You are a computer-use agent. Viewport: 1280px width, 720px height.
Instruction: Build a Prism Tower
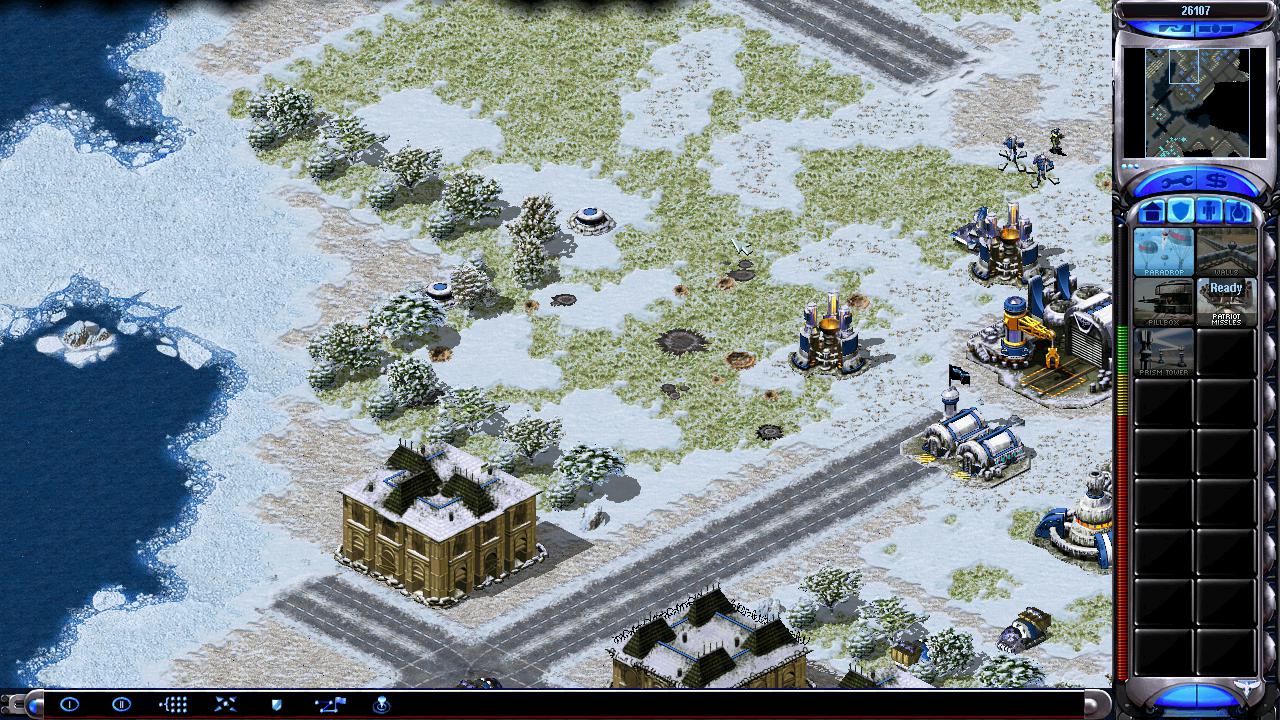point(1163,352)
